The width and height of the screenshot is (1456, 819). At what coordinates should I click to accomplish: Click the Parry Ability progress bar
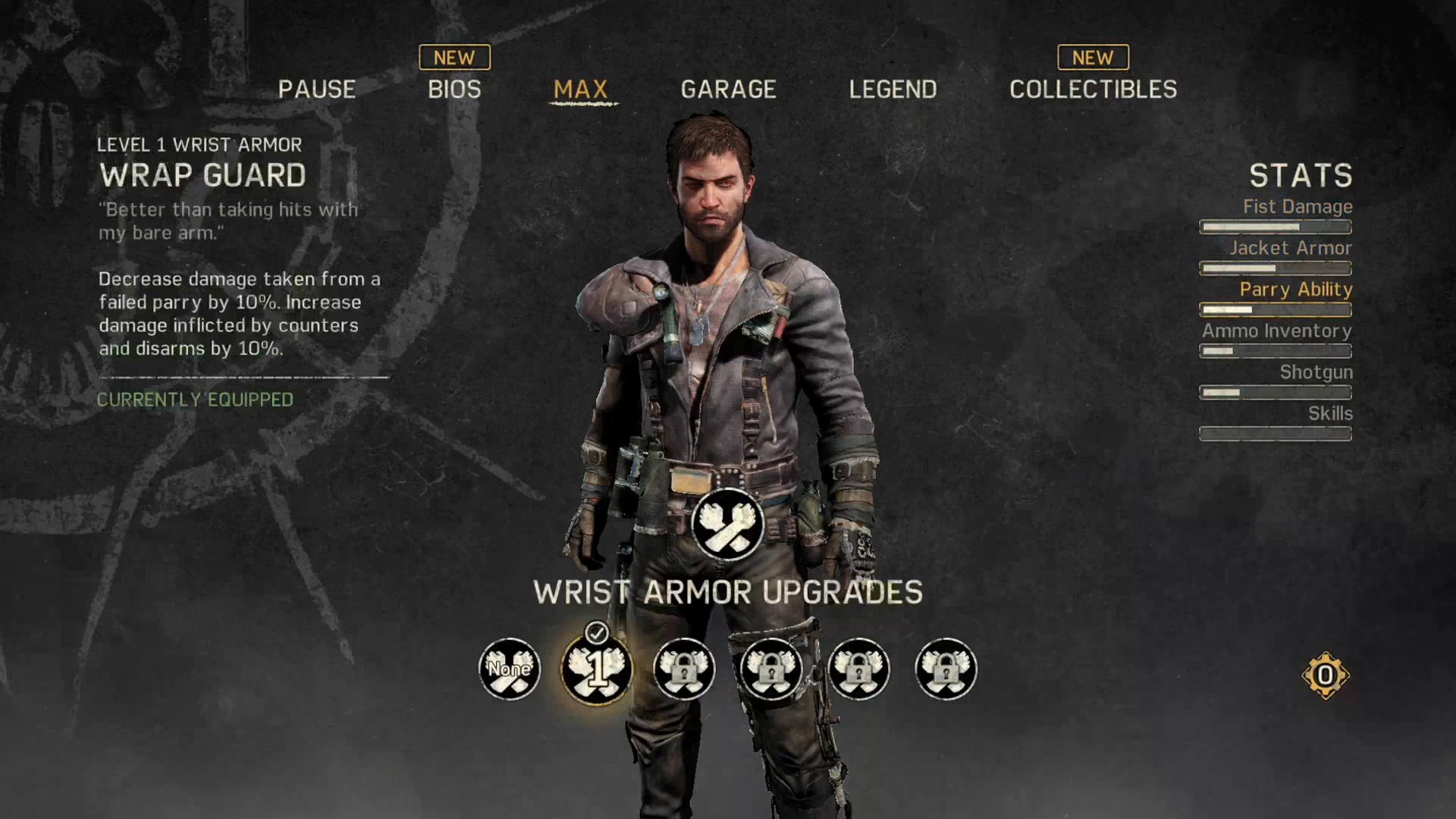click(1275, 309)
